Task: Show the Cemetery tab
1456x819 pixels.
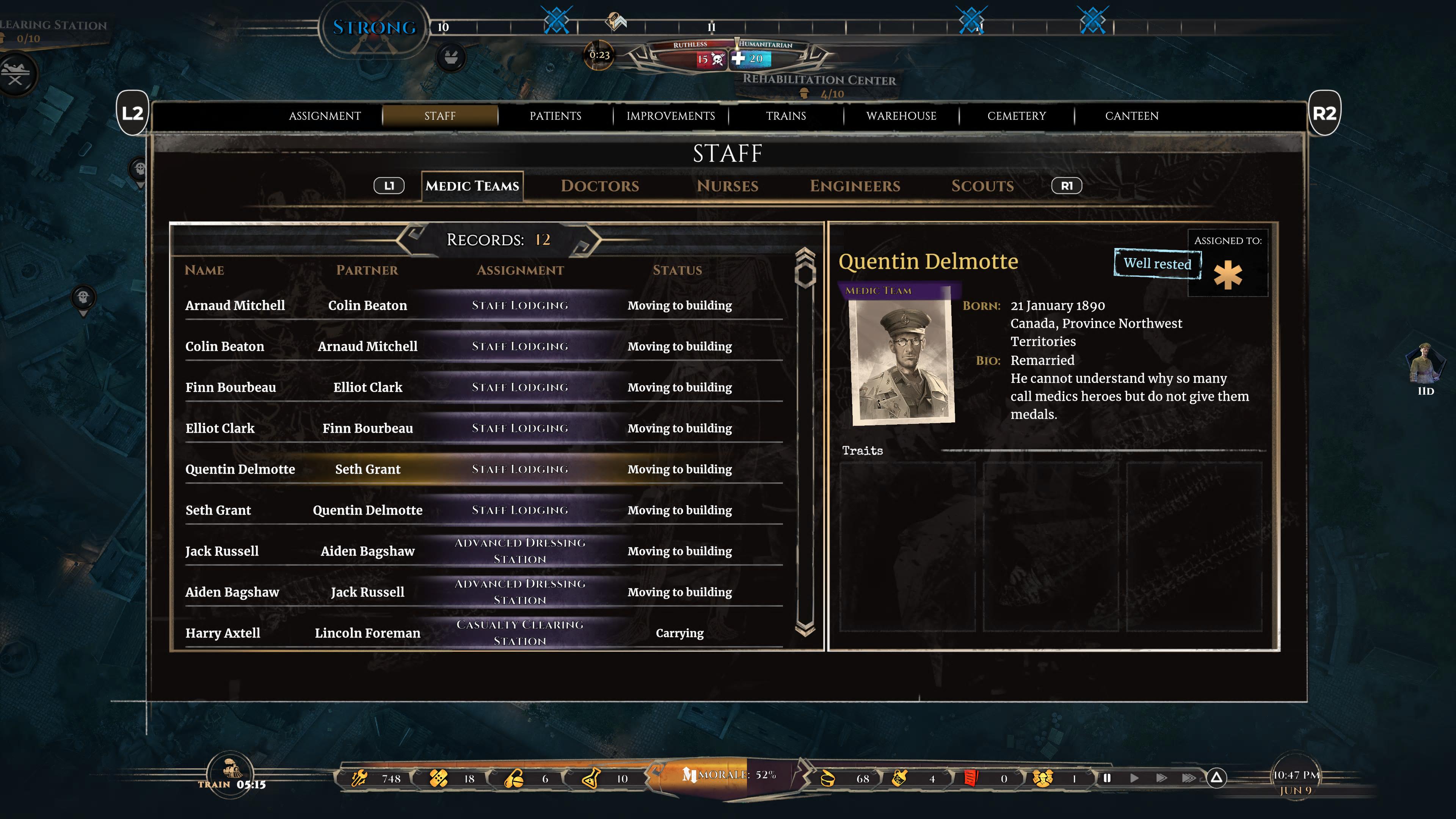Action: coord(1016,116)
